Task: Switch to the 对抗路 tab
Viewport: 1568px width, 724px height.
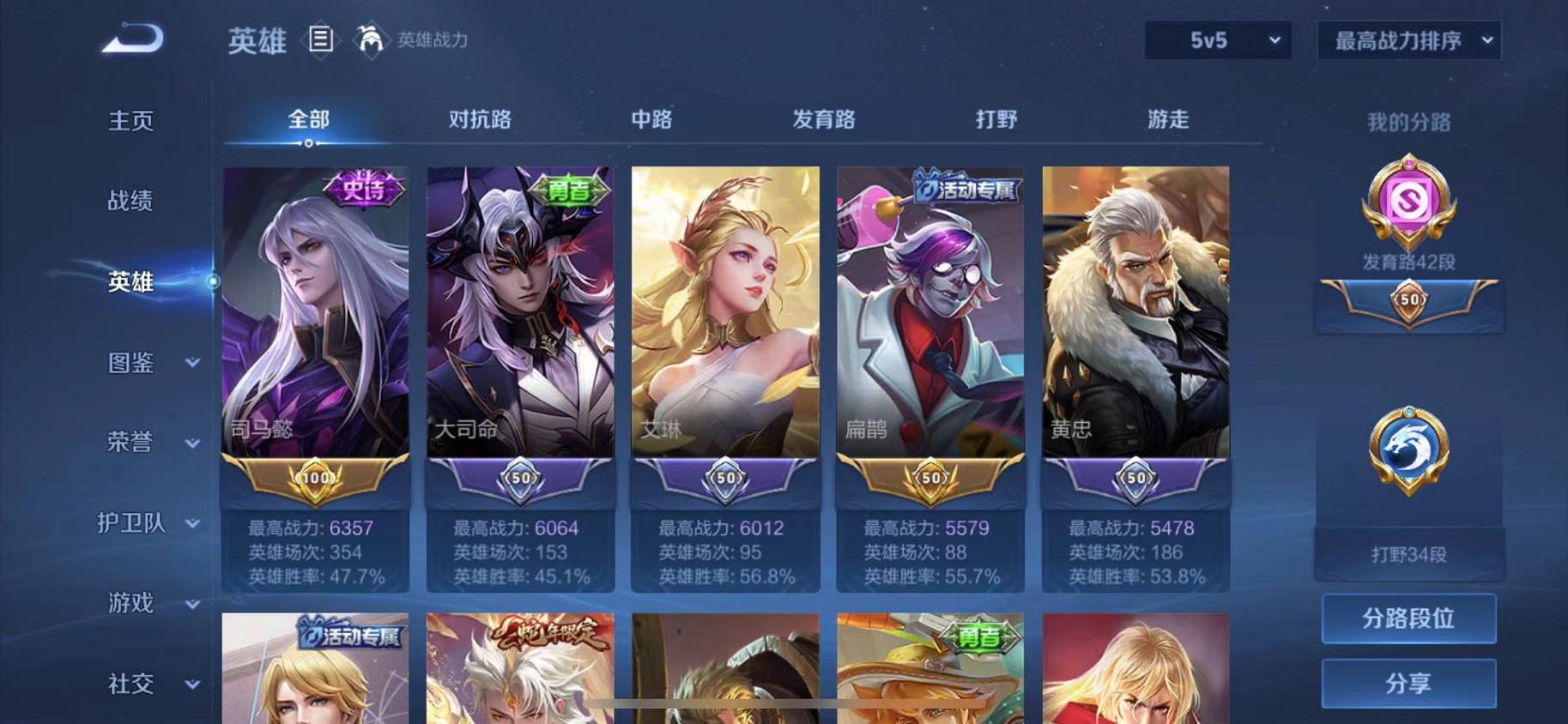Action: [x=479, y=120]
